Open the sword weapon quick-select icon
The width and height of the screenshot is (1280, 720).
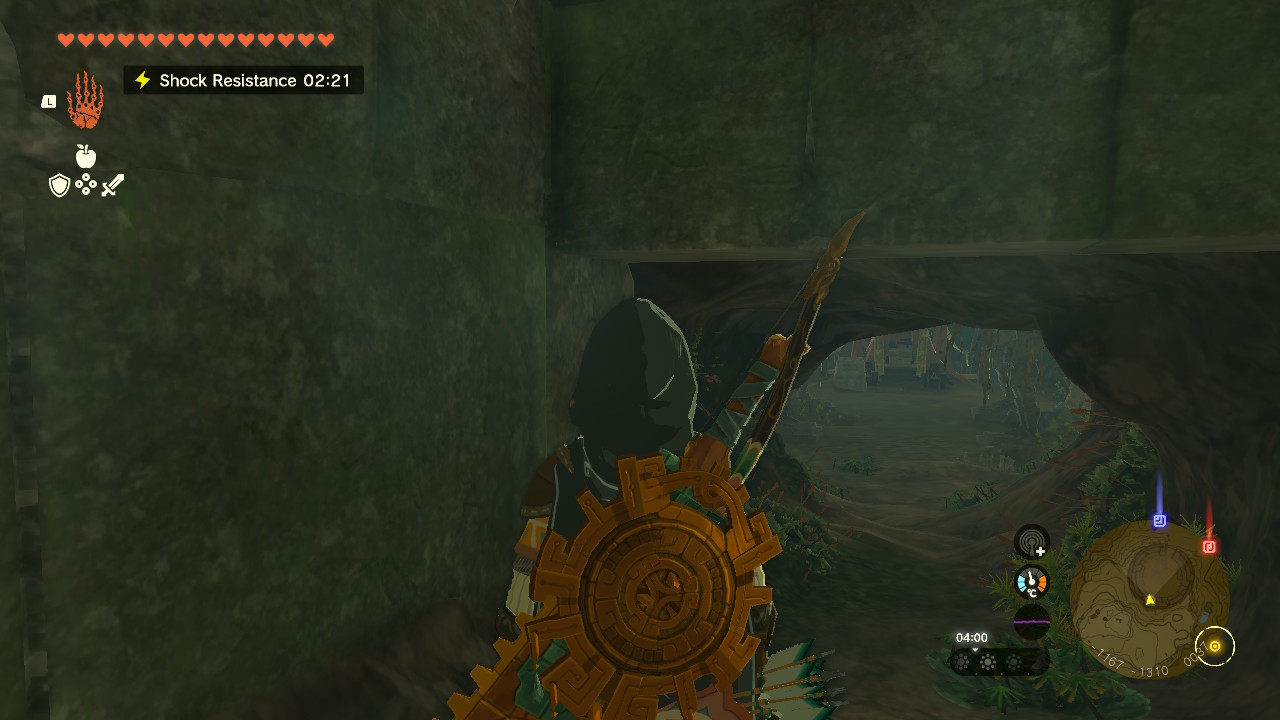point(113,185)
